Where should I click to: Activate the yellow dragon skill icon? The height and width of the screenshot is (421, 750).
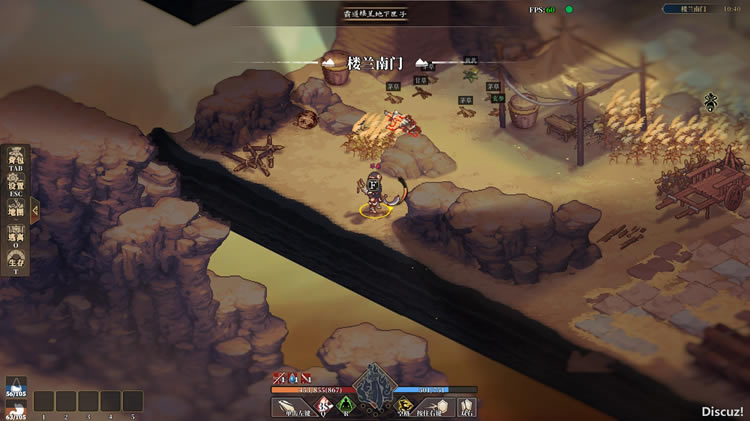403,406
